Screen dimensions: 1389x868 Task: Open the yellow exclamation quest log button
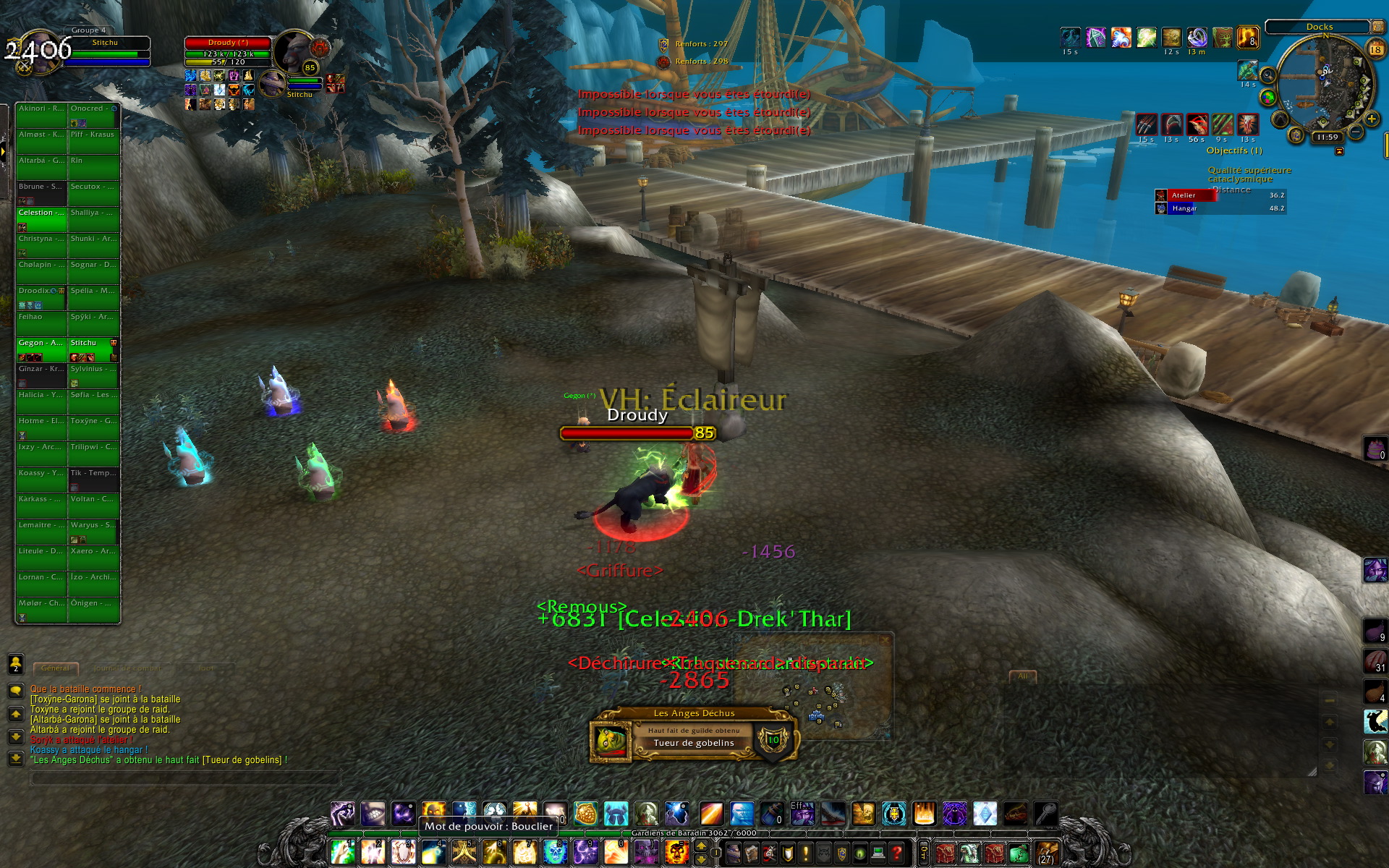click(x=805, y=854)
